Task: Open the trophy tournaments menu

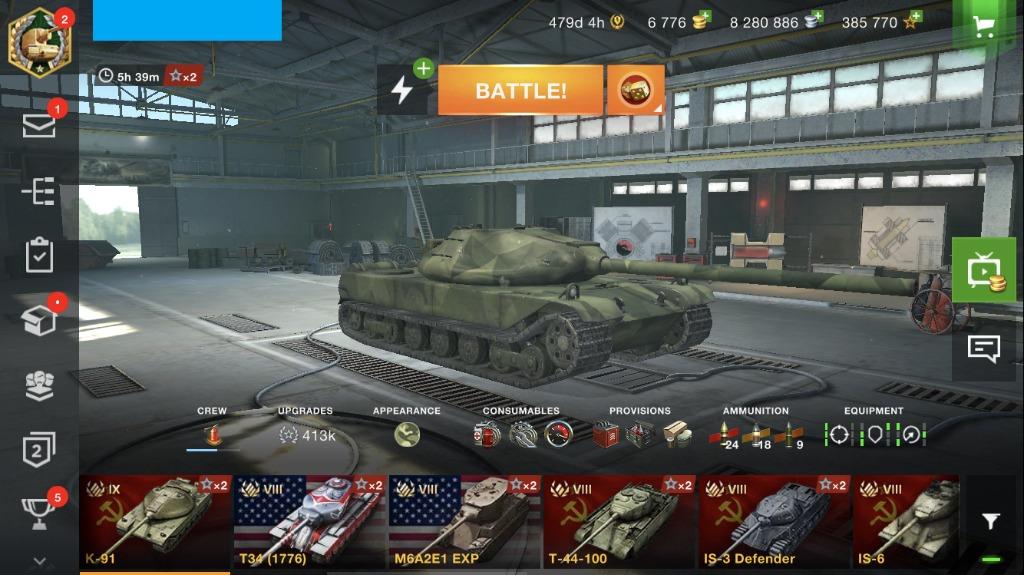Action: pyautogui.click(x=39, y=514)
